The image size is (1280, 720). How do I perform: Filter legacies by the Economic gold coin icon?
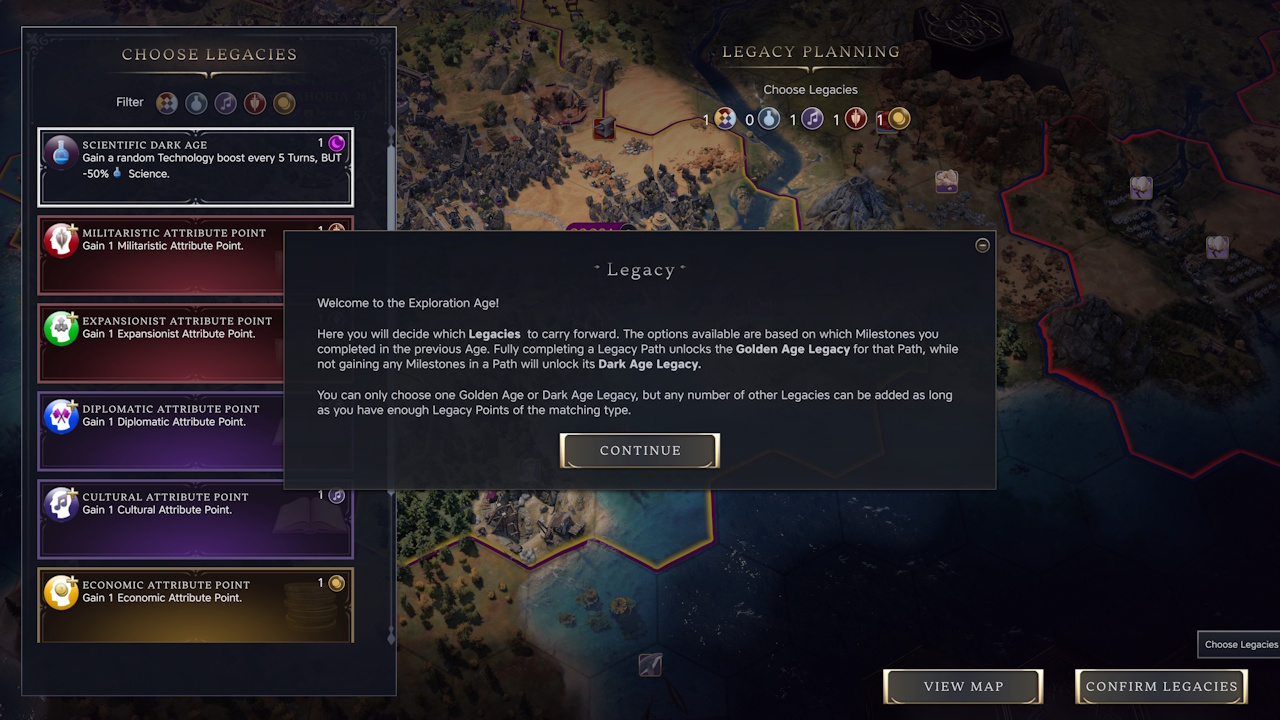[284, 102]
